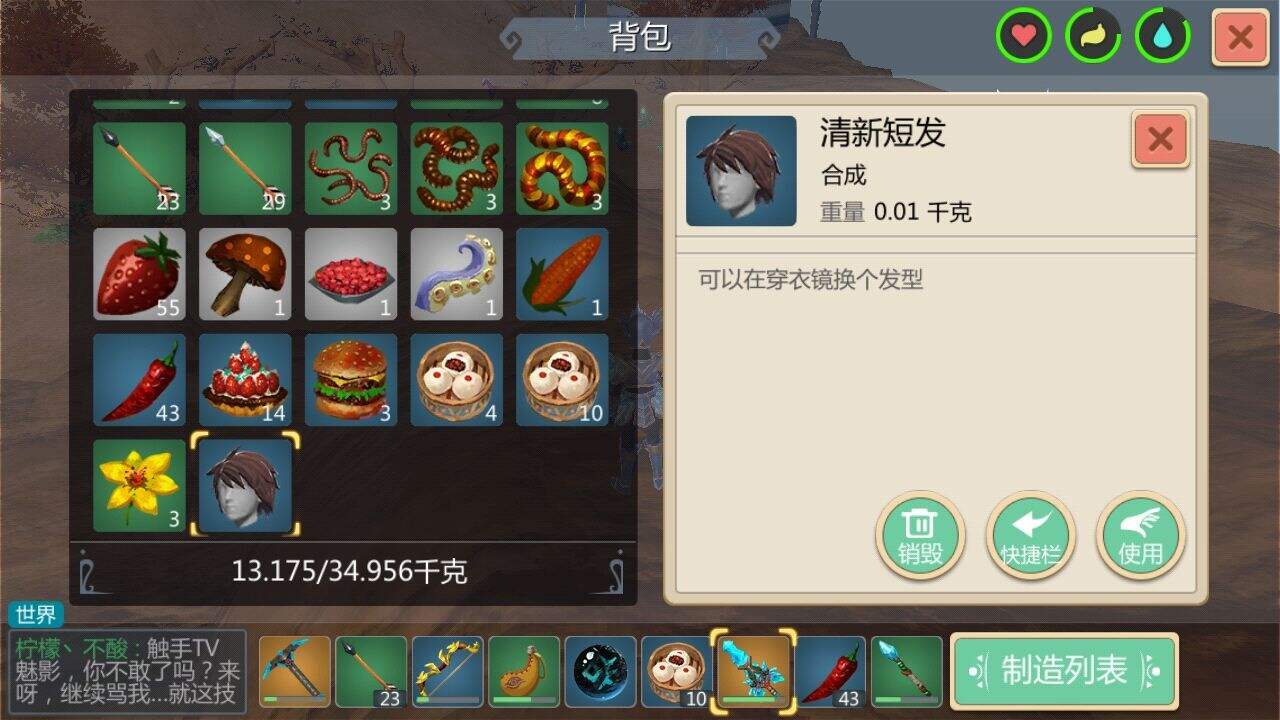1280x720 pixels.
Task: Send item to 快捷栏 quick bar
Action: click(x=1030, y=536)
